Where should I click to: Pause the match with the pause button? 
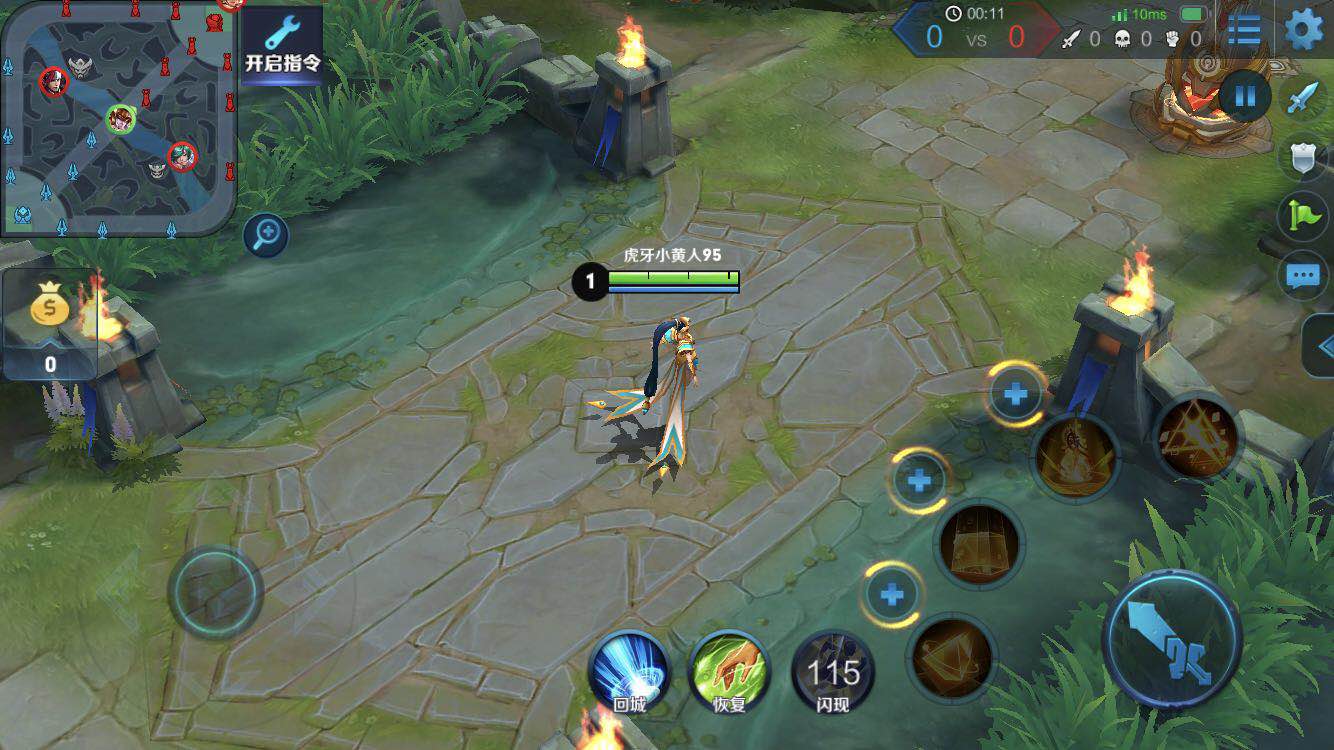point(1245,97)
